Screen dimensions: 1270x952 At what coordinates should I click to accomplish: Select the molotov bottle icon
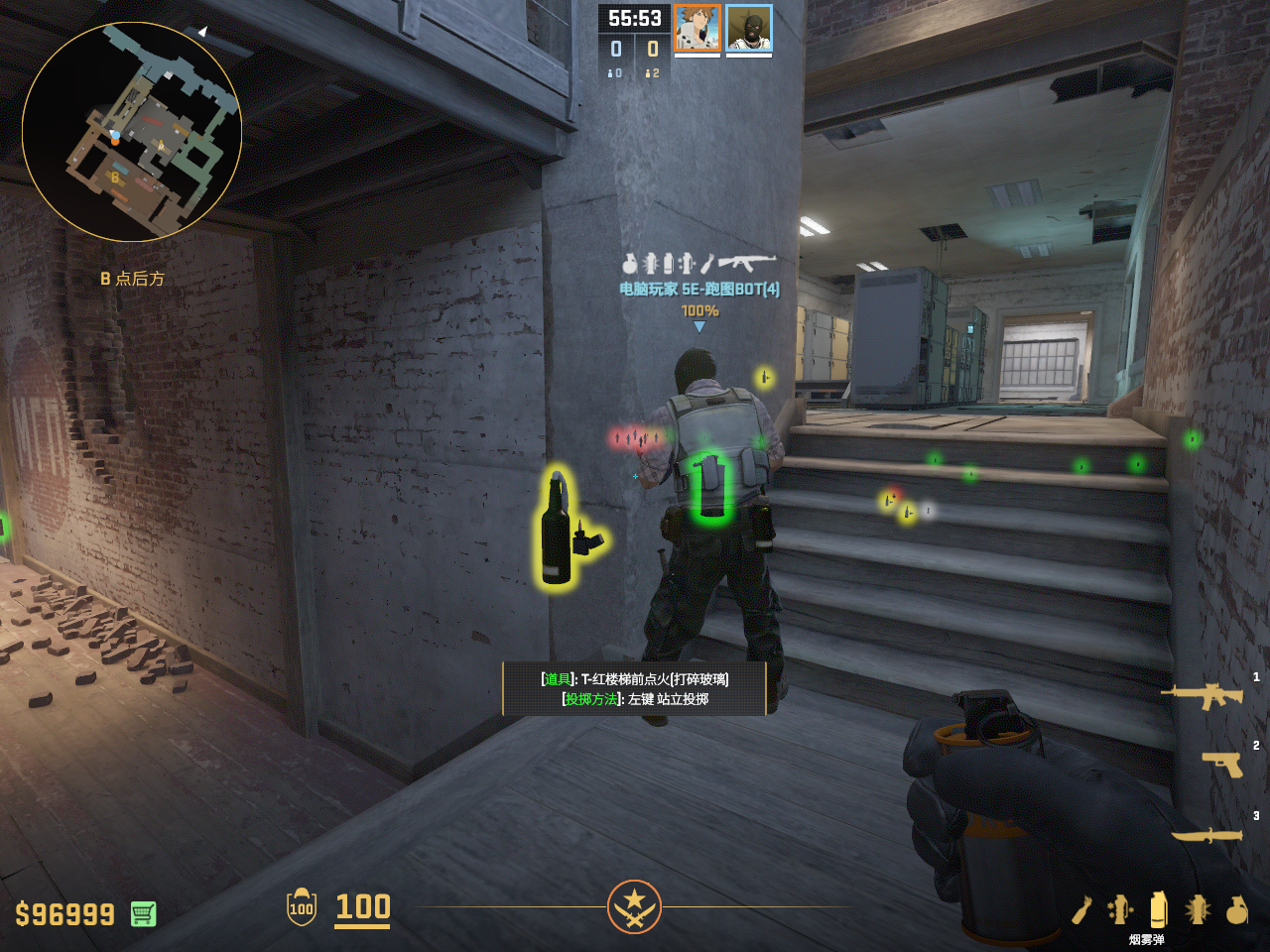click(x=1081, y=909)
